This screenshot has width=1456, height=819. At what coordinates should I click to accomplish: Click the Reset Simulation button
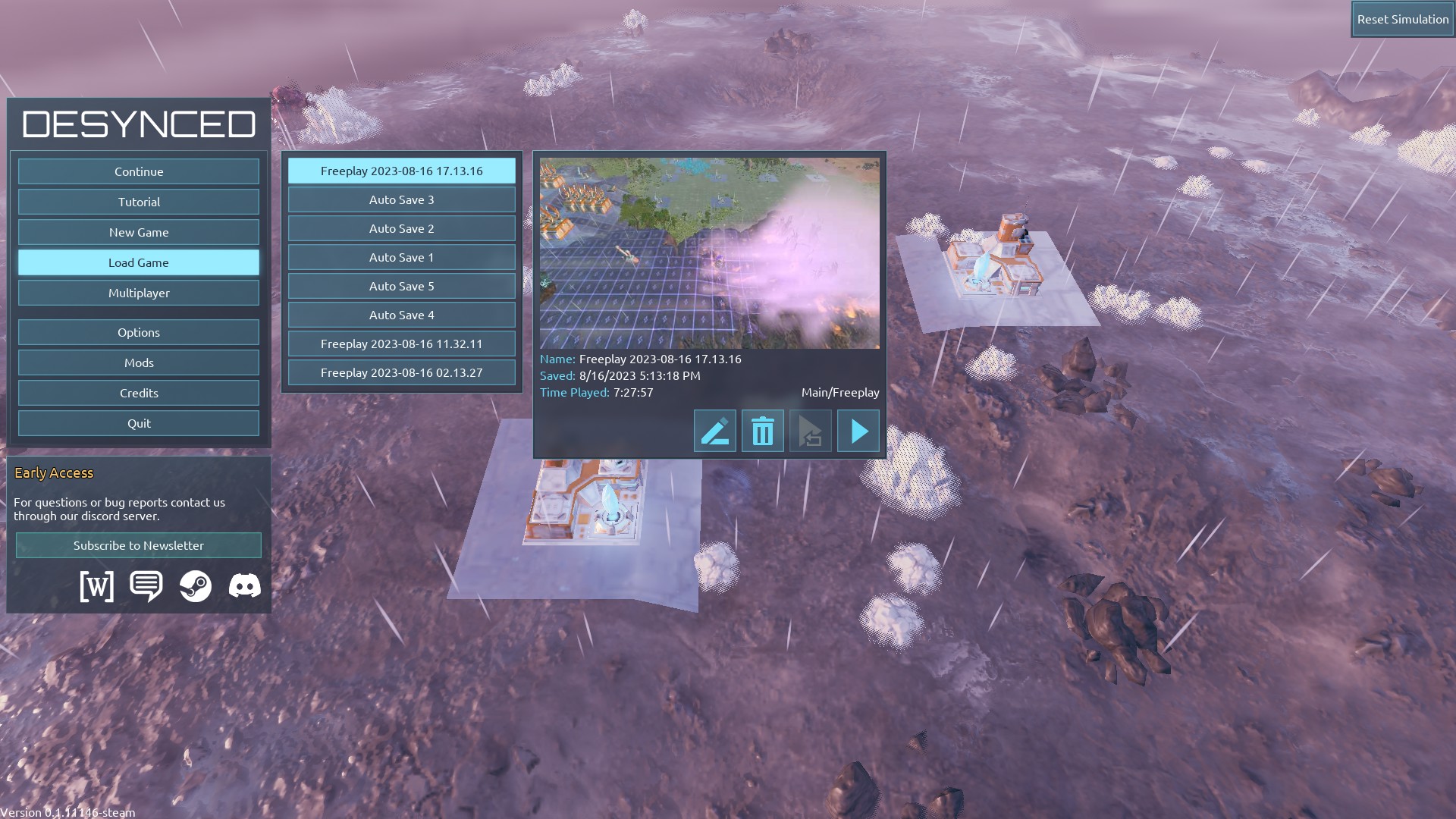pyautogui.click(x=1402, y=20)
